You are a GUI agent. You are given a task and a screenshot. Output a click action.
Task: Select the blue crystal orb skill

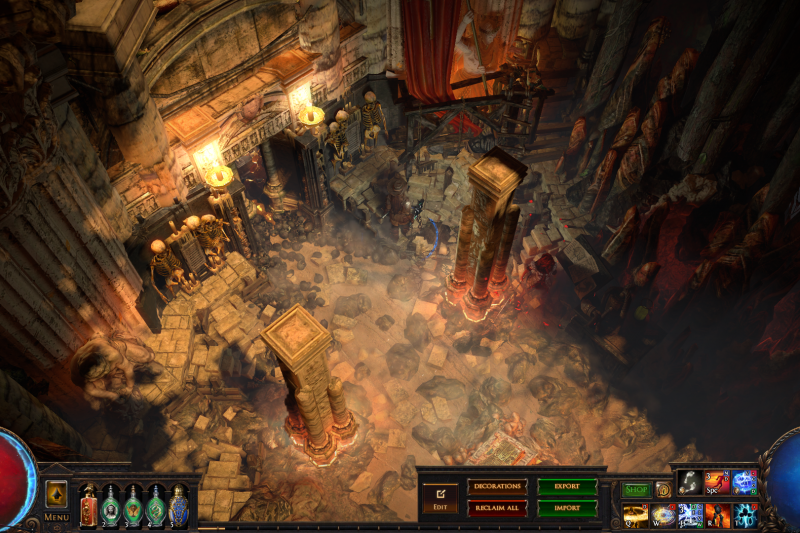tap(744, 483)
